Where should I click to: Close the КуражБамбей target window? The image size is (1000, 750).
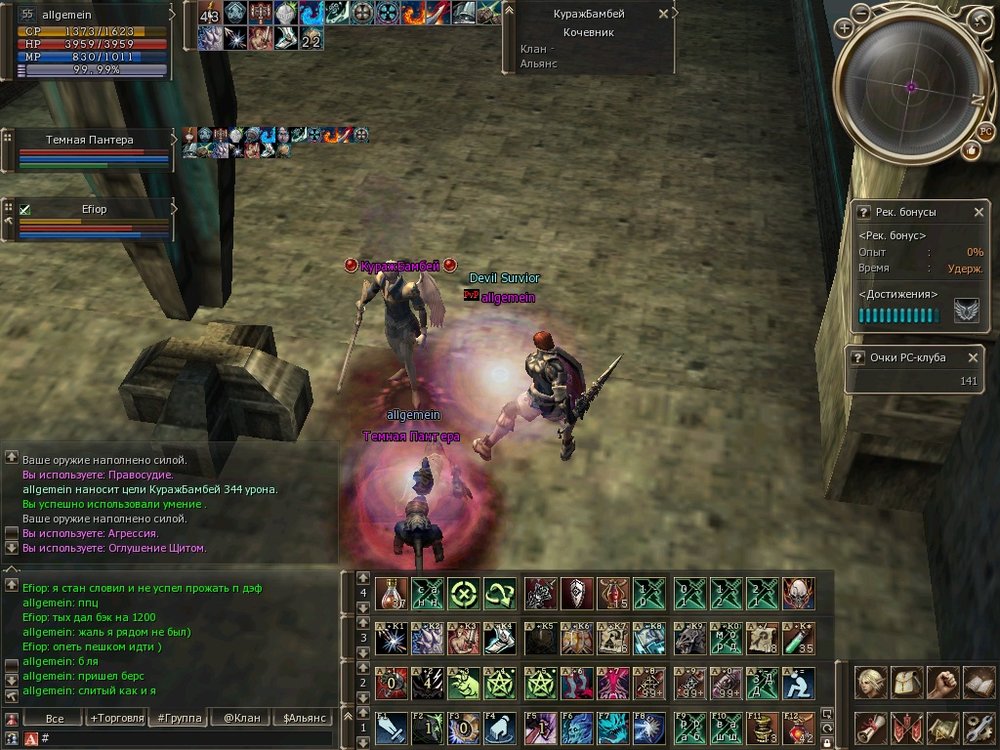(664, 14)
